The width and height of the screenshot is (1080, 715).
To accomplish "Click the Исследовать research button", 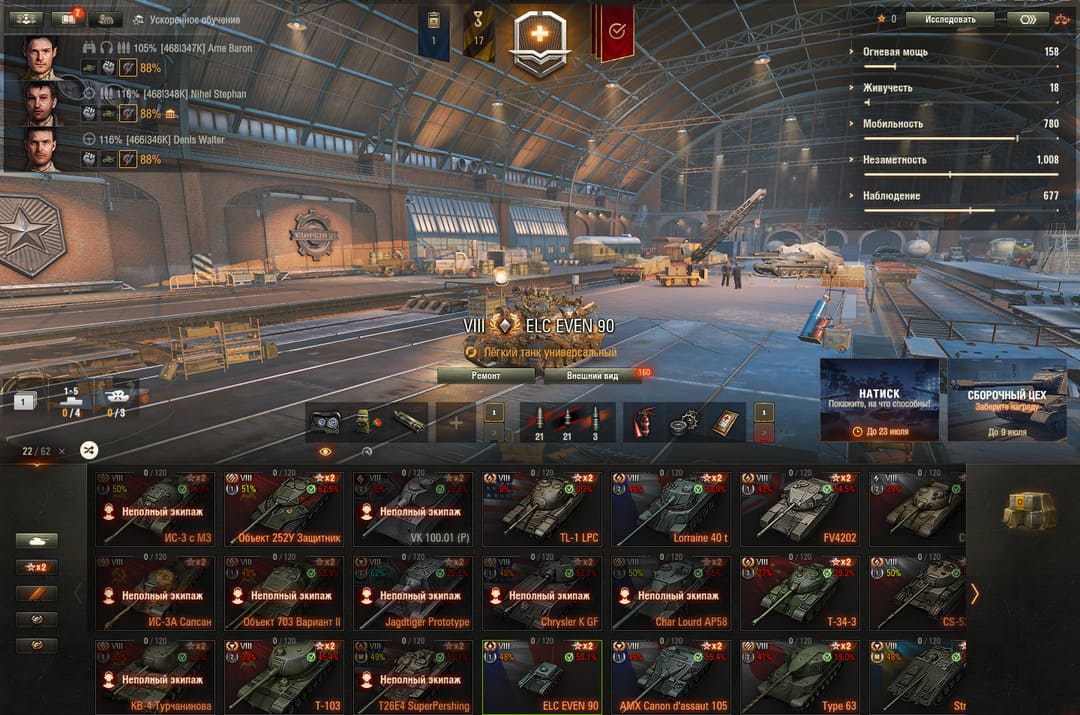I will pyautogui.click(x=949, y=18).
